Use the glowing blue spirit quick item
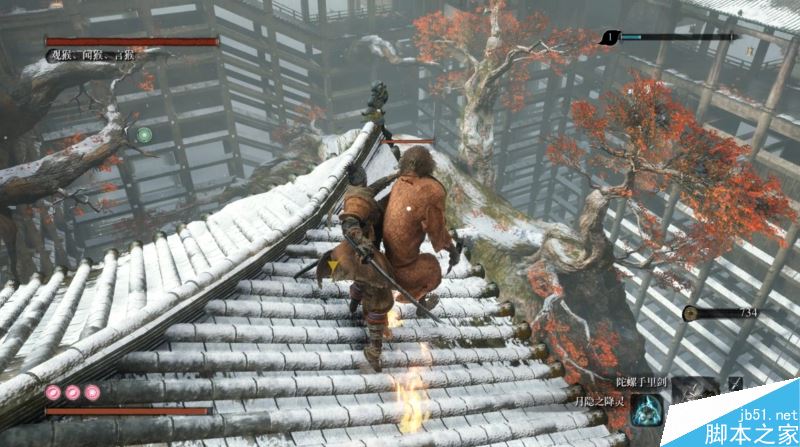This screenshot has height=447, width=800. click(647, 412)
